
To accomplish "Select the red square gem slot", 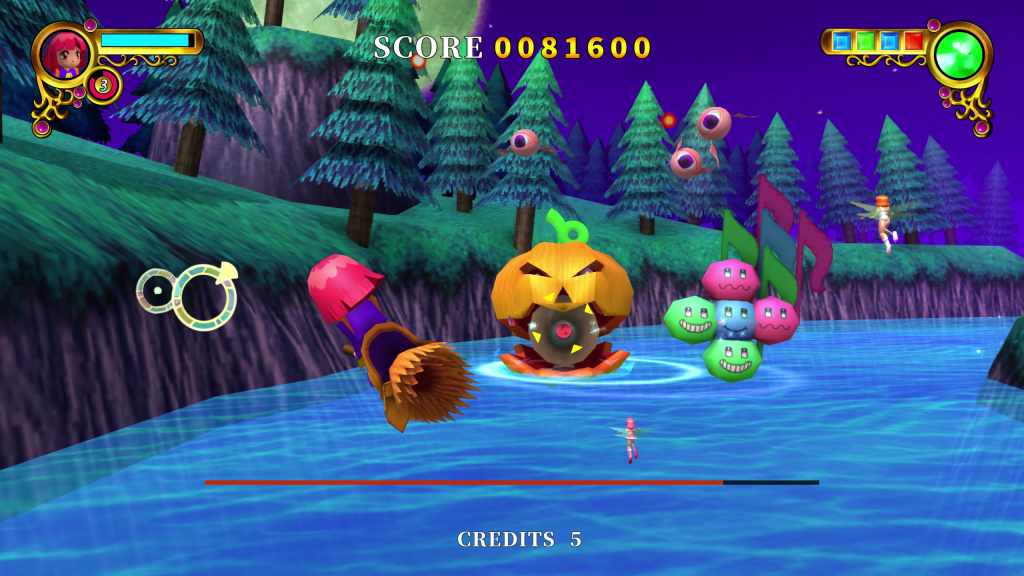I will click(913, 42).
